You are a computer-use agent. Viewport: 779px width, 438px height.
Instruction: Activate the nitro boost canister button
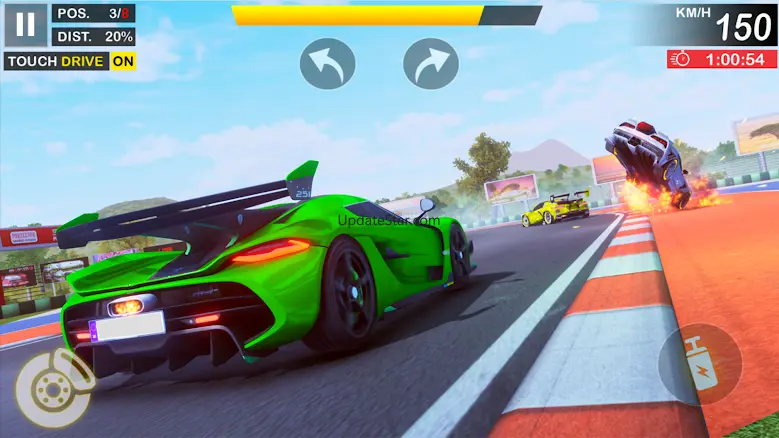[699, 360]
